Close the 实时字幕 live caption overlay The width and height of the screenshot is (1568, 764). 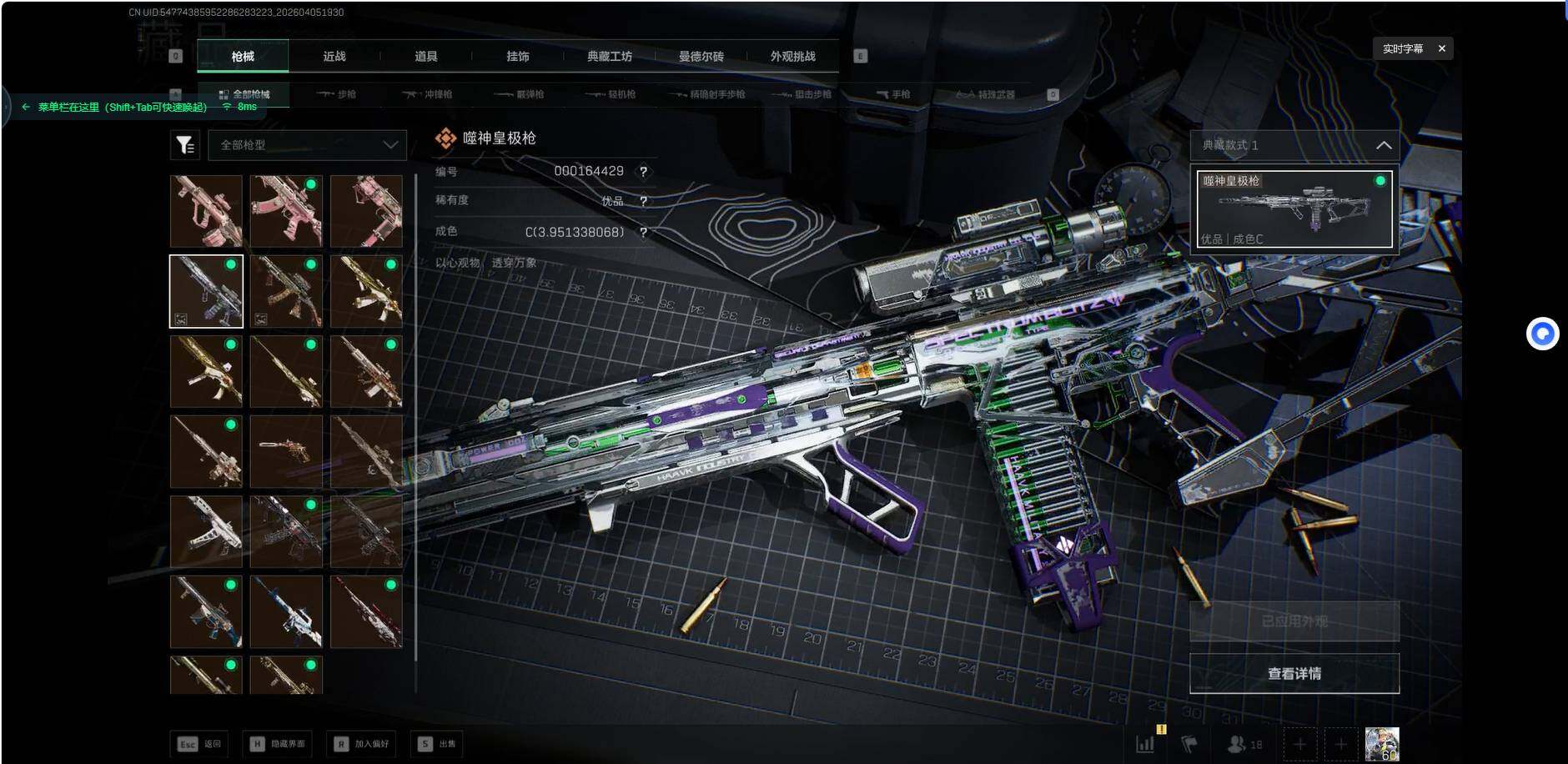[x=1441, y=48]
